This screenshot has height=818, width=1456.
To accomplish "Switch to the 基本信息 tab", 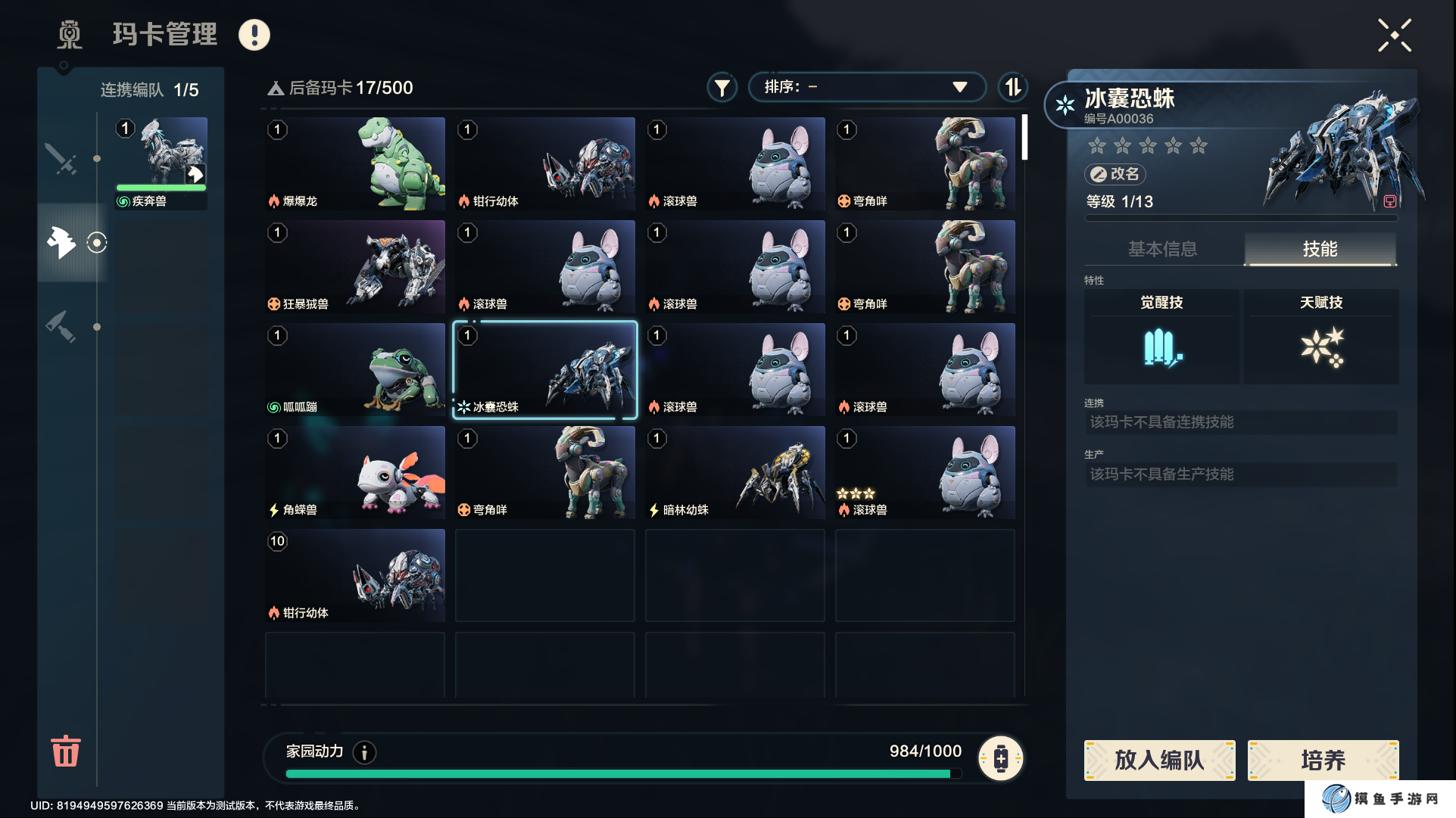I will [x=1162, y=249].
